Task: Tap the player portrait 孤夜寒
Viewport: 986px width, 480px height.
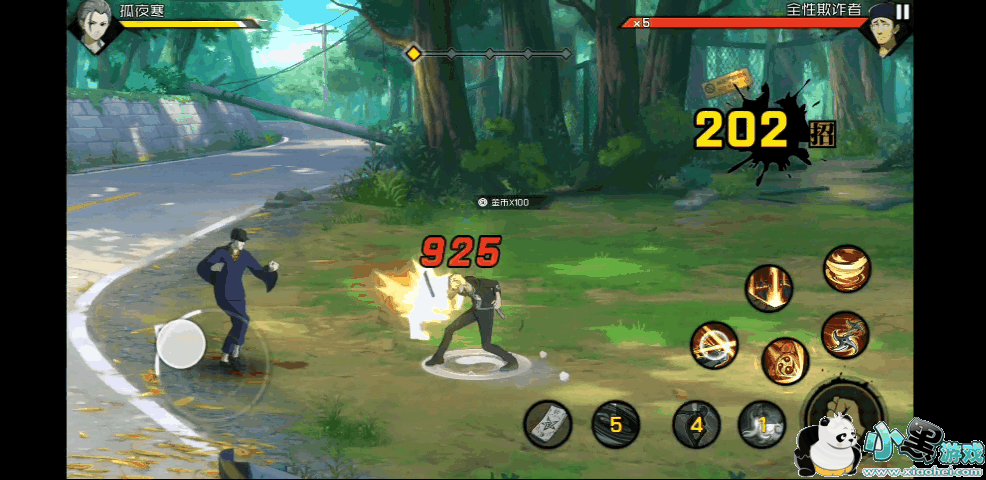Action: click(x=93, y=25)
